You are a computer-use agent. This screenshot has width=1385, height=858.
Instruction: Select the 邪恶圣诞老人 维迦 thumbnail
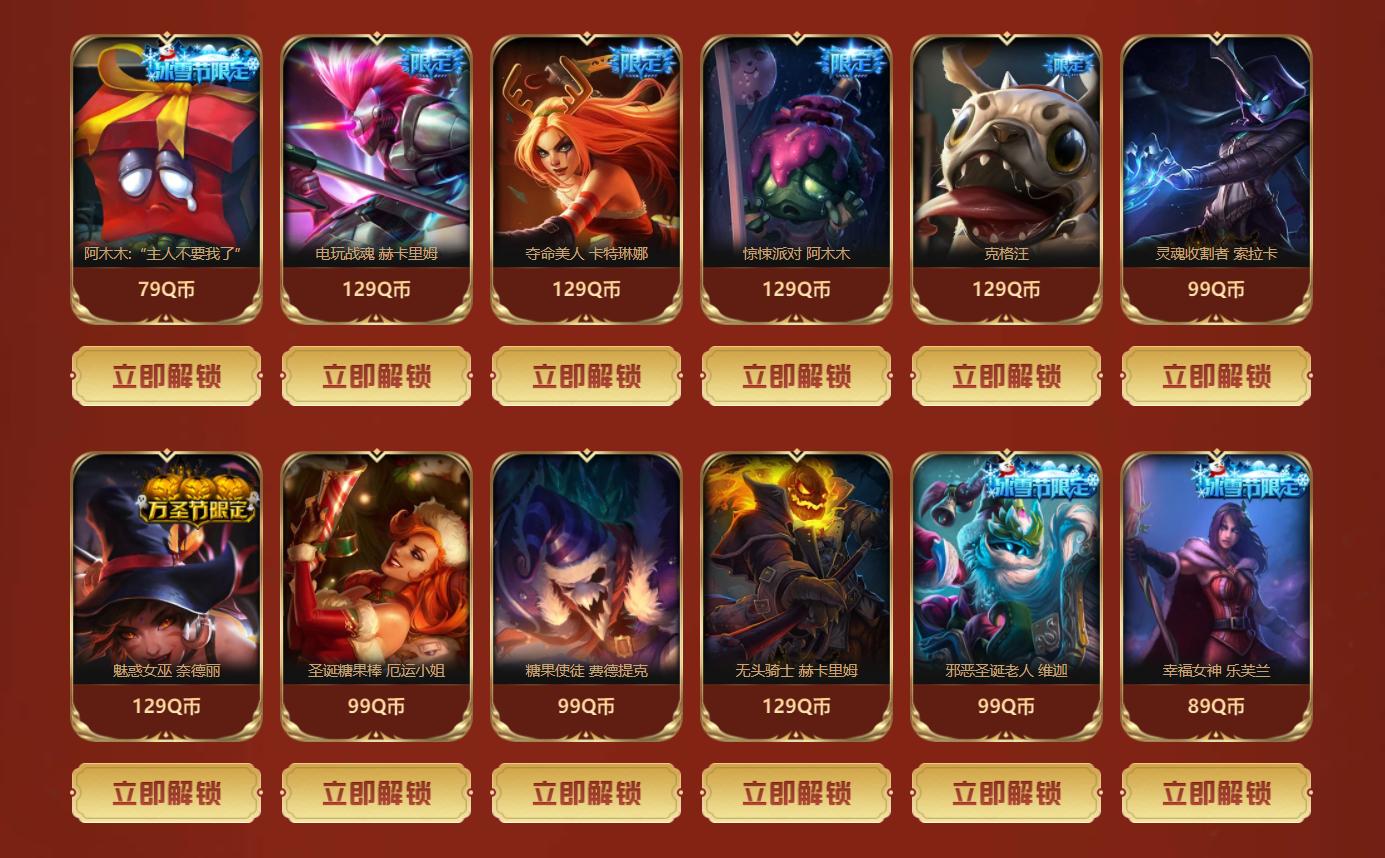click(x=1006, y=580)
